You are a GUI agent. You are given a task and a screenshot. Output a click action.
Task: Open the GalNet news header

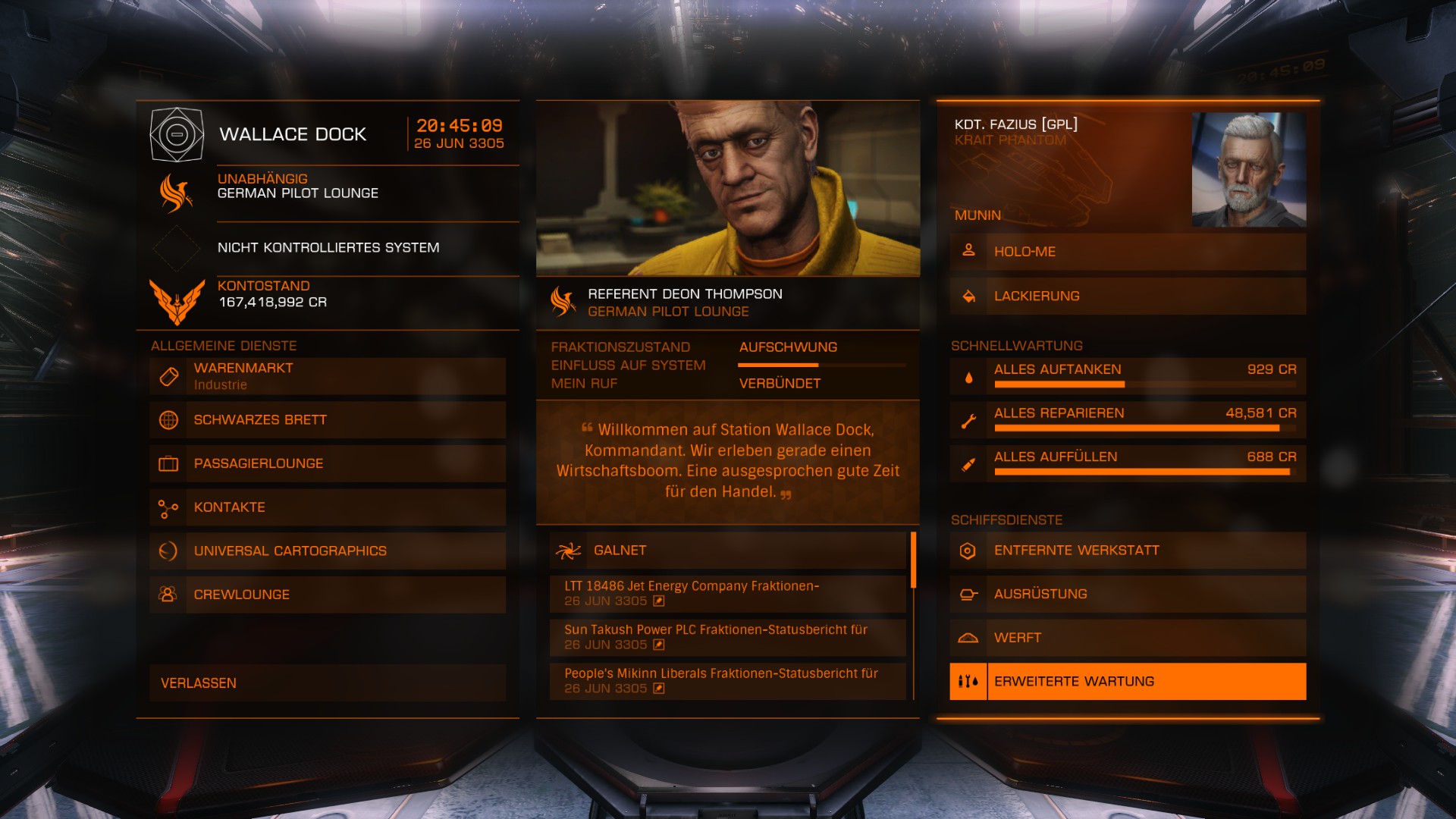728,551
